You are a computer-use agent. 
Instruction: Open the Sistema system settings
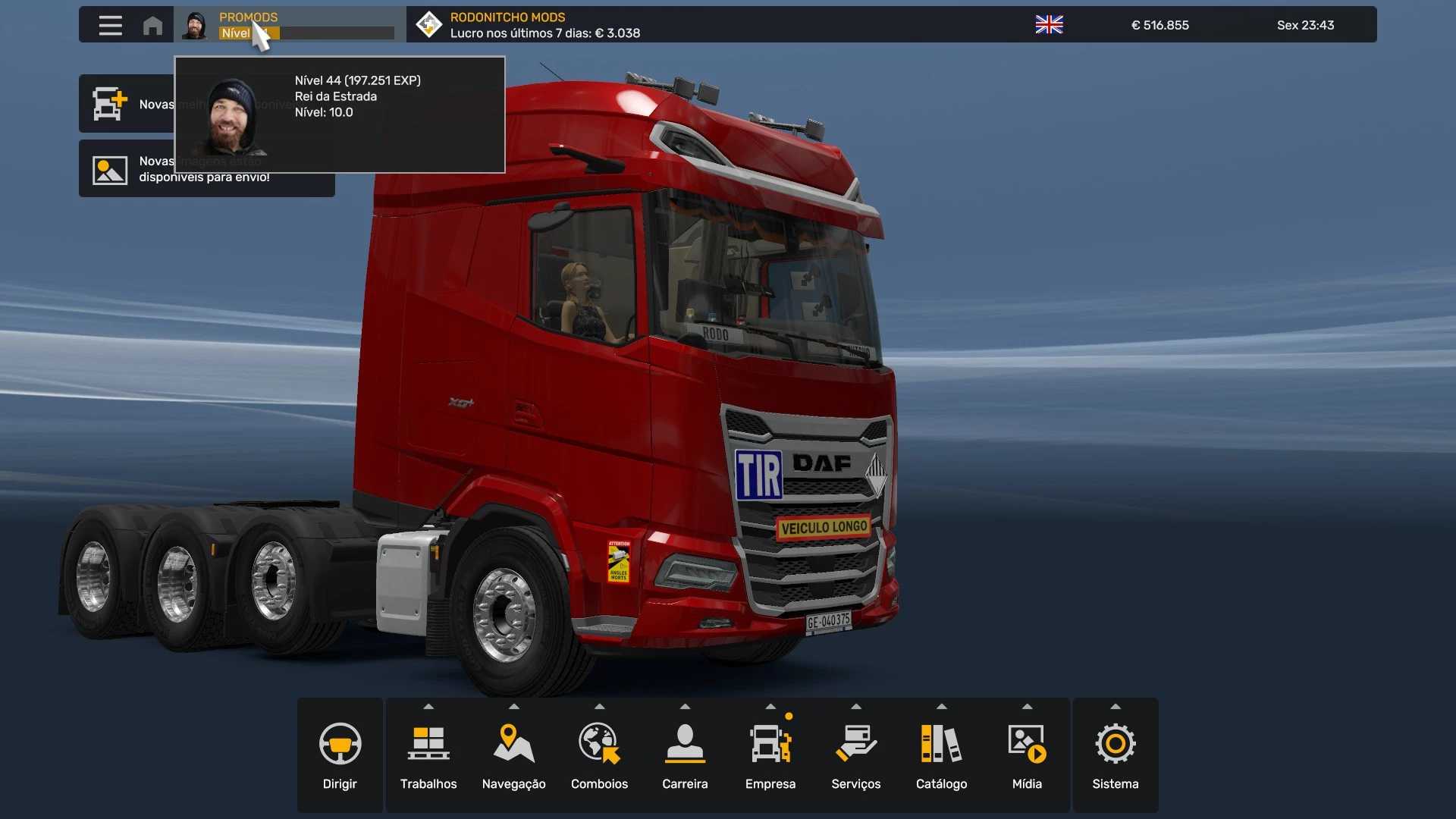pyautogui.click(x=1115, y=755)
